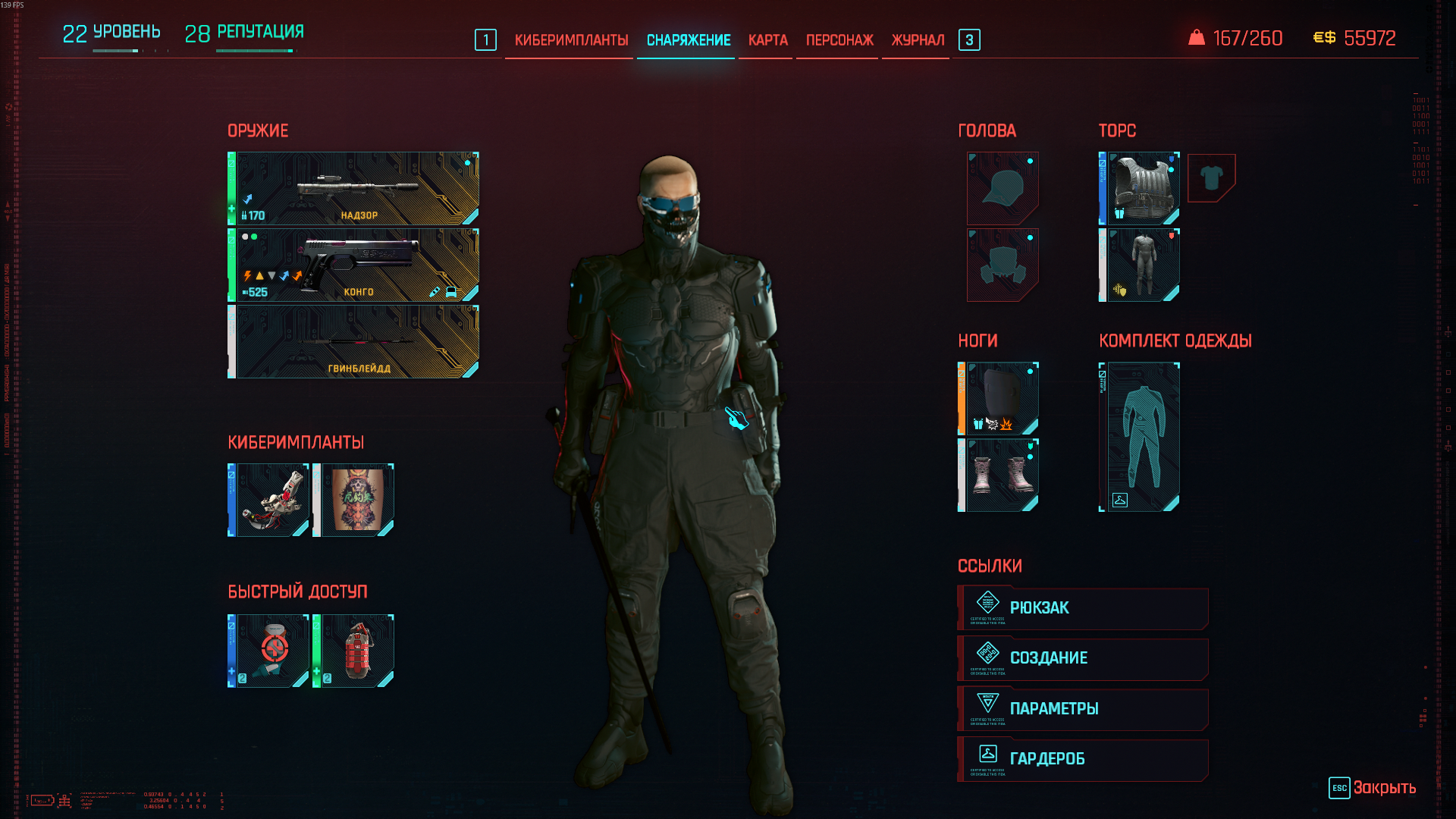Select the bodysuit inner torso slot

[x=1141, y=265]
